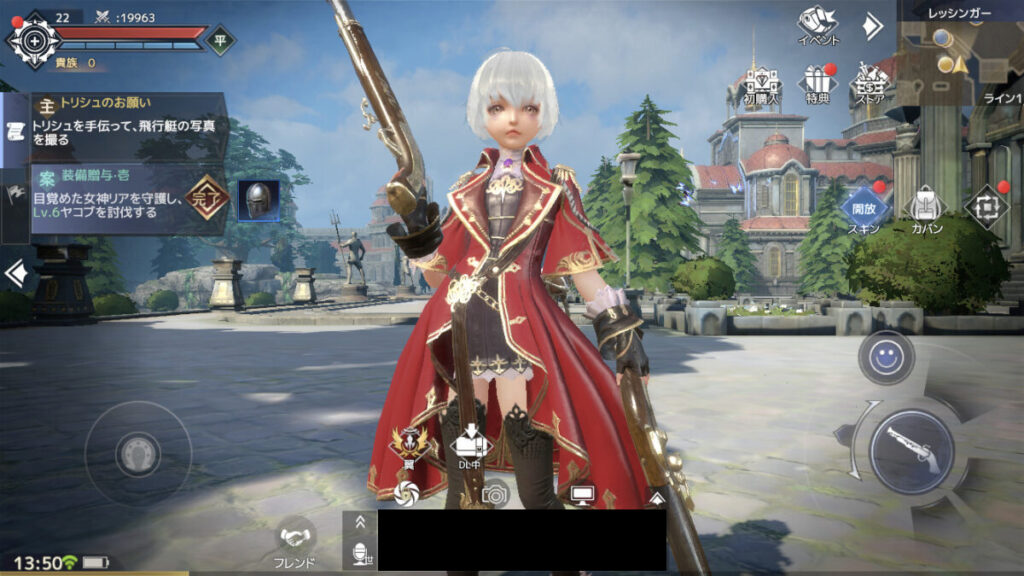The image size is (1024, 576).
Task: Open the 特典 gift rewards
Action: (x=817, y=83)
